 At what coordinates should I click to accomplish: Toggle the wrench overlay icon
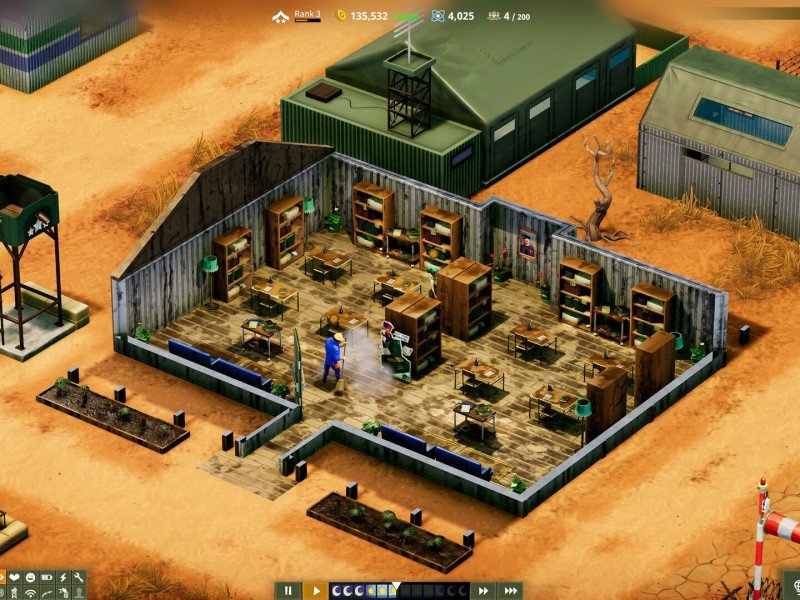pyautogui.click(x=78, y=578)
